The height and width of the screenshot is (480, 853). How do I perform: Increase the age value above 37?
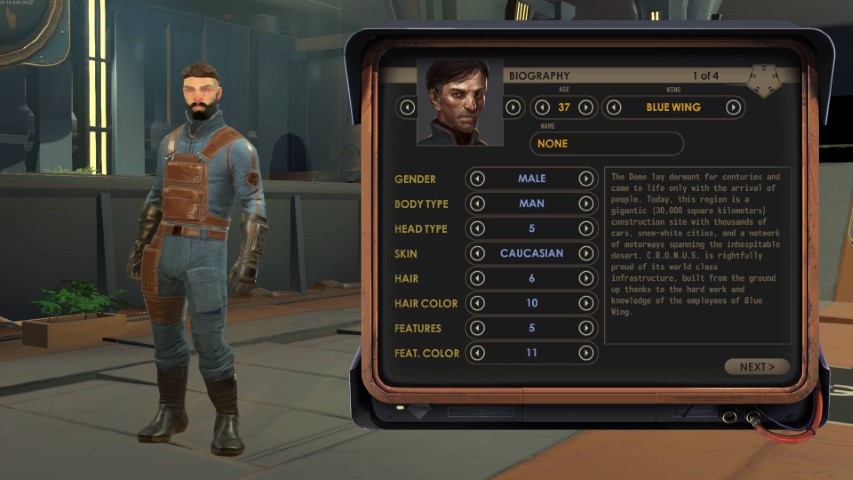coord(587,107)
